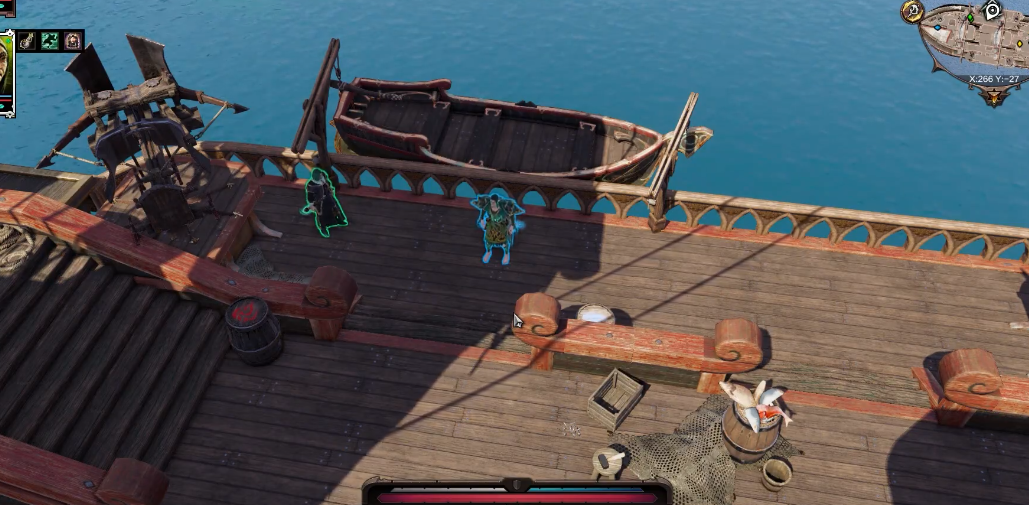
Task: Inspect the purple-framed portrait status icon
Action: coord(73,41)
